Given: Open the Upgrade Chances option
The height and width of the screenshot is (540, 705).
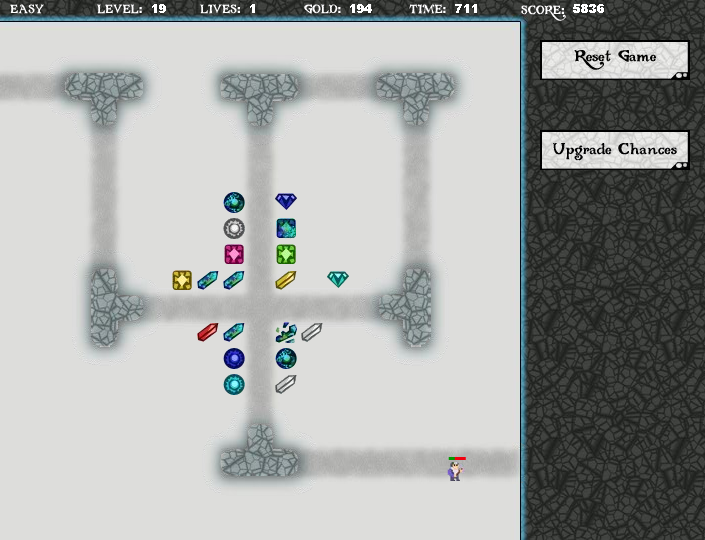Looking at the screenshot, I should click(x=614, y=150).
